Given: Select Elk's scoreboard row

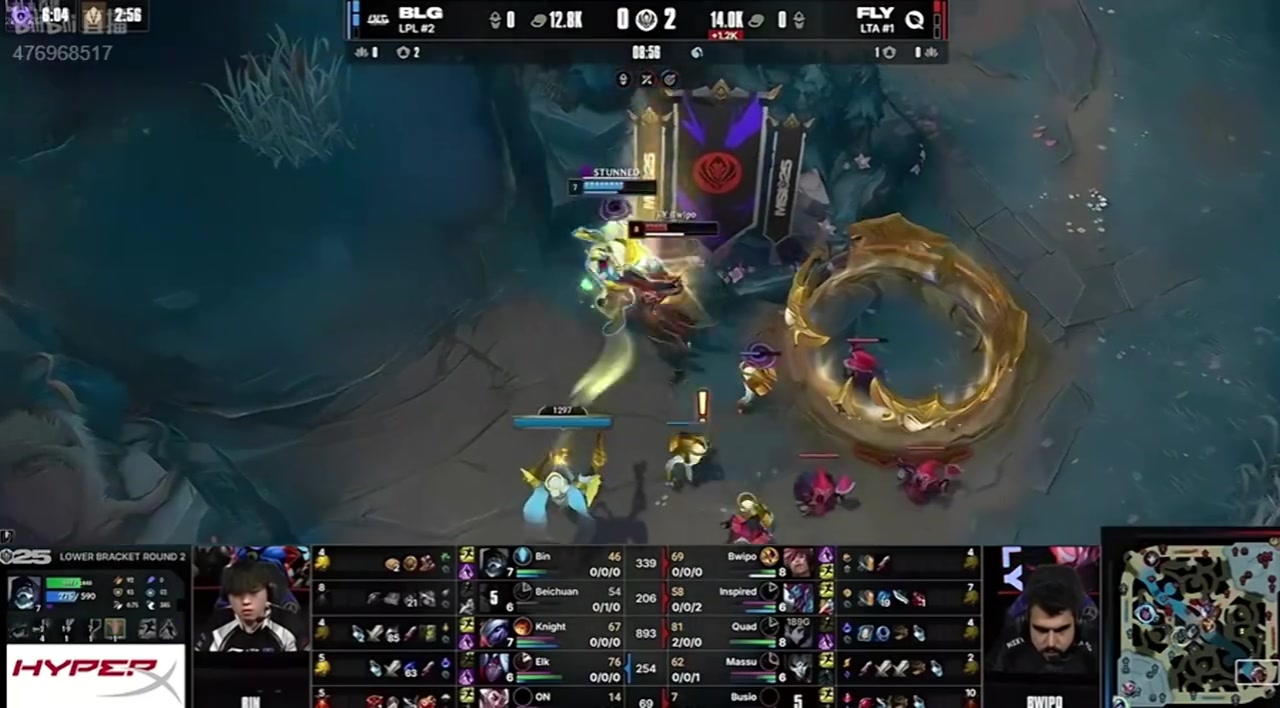Looking at the screenshot, I should point(542,666).
